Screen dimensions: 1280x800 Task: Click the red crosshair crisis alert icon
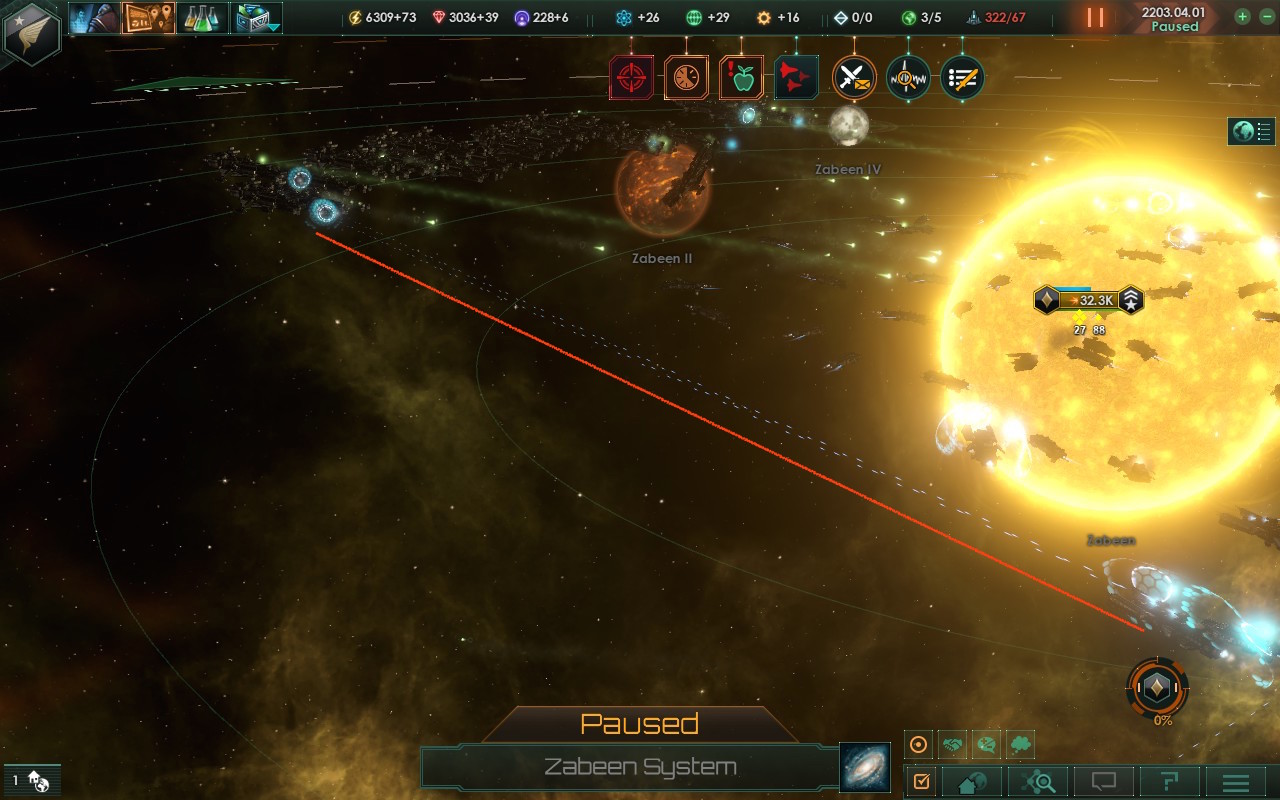[633, 77]
